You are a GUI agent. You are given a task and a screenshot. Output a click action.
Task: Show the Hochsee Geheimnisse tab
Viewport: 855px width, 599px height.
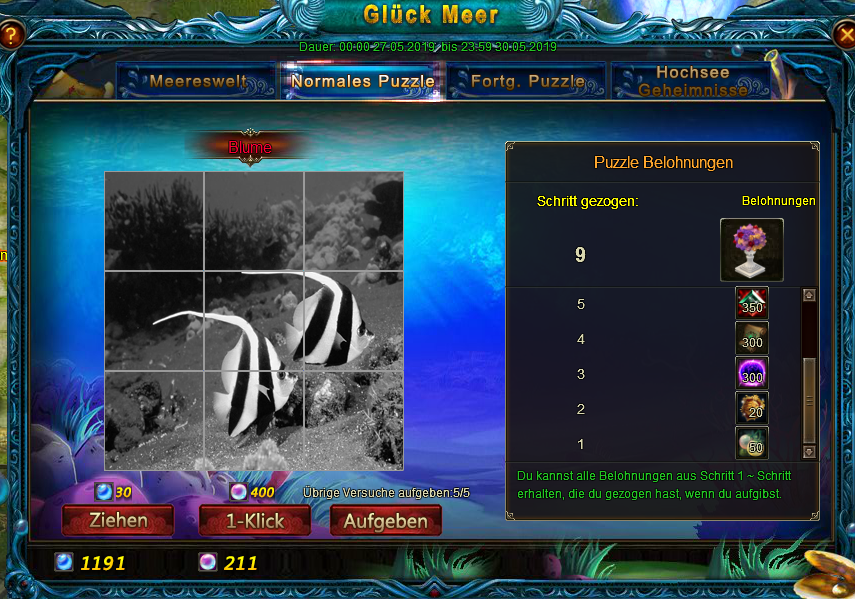pos(692,81)
